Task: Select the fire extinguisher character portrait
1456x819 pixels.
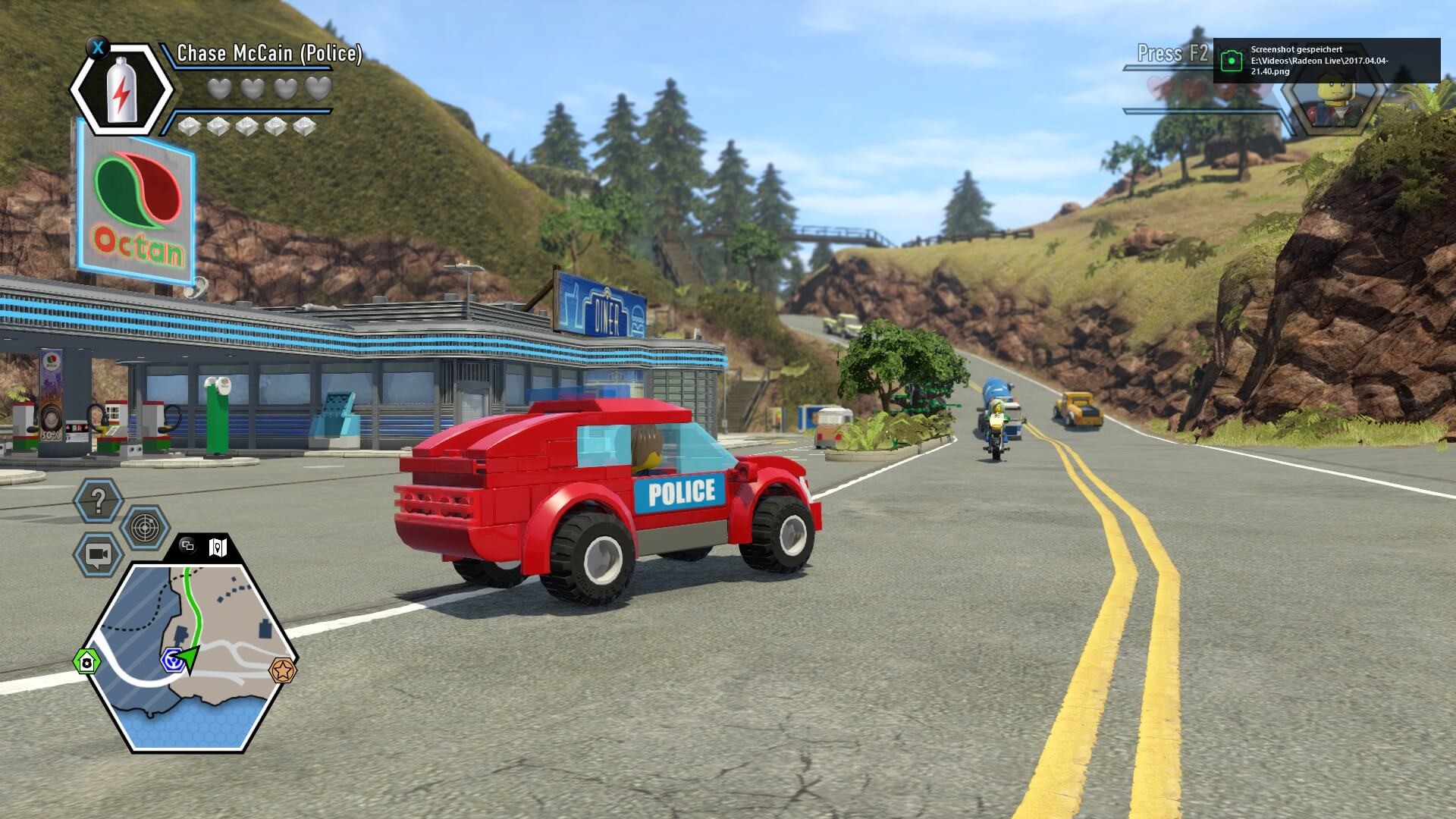Action: (x=121, y=89)
